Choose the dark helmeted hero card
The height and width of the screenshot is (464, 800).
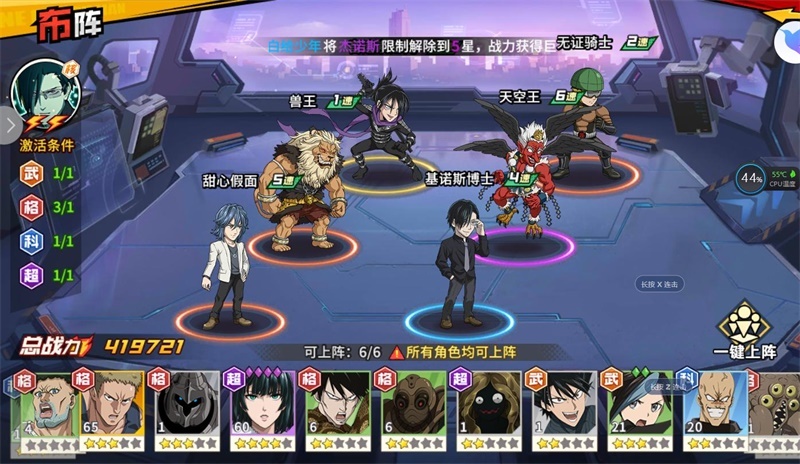coord(184,409)
